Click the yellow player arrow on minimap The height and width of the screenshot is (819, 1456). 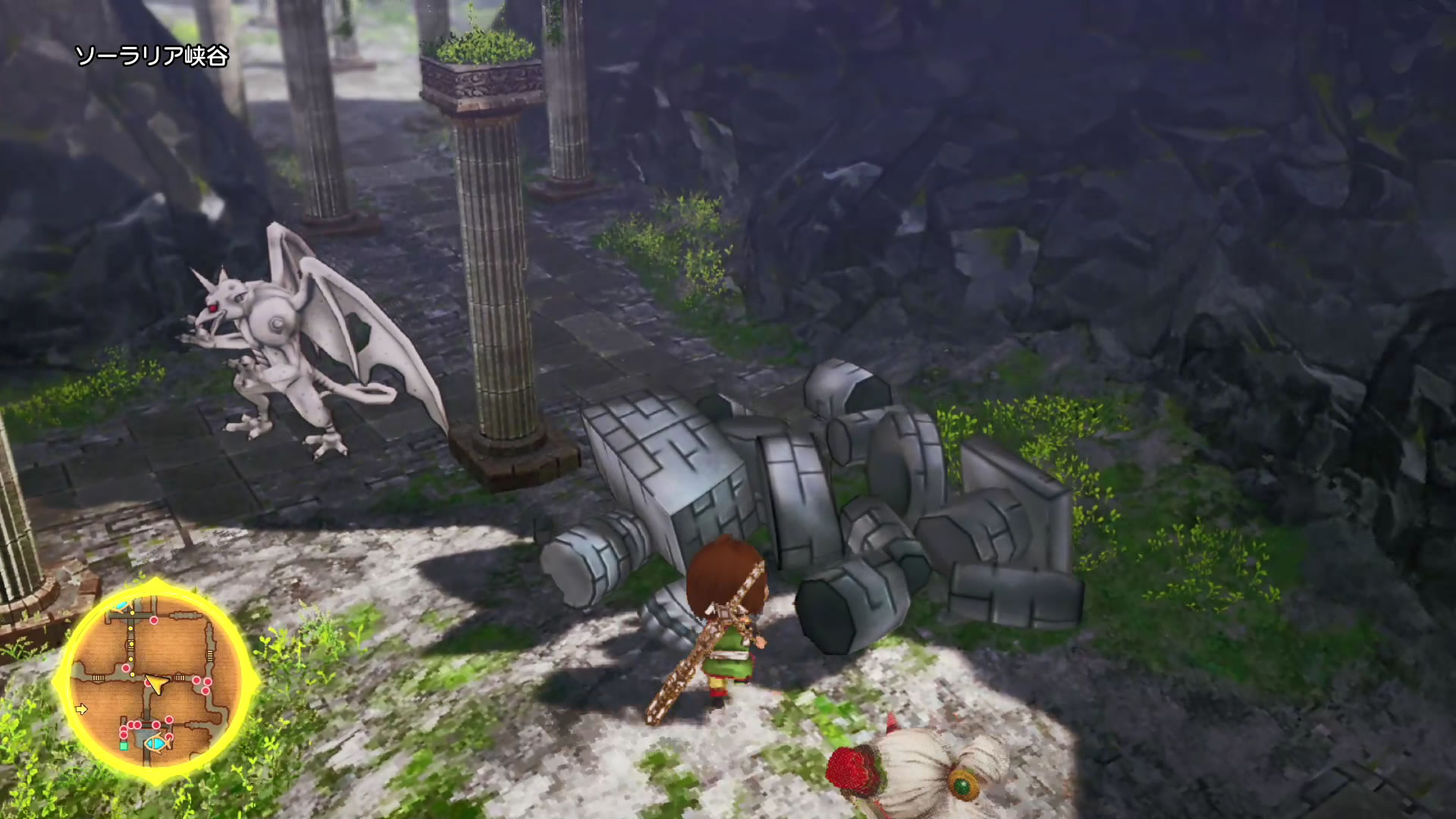pos(156,685)
